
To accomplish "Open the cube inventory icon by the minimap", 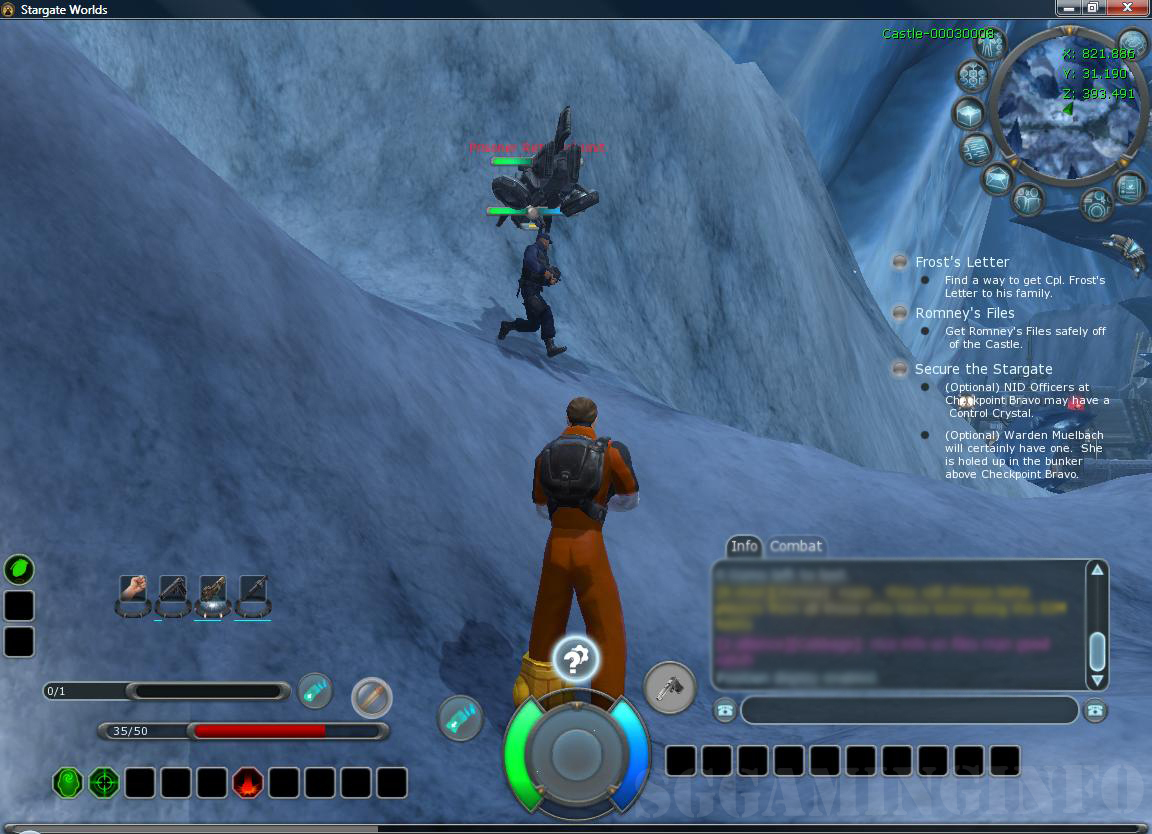I will pyautogui.click(x=969, y=113).
